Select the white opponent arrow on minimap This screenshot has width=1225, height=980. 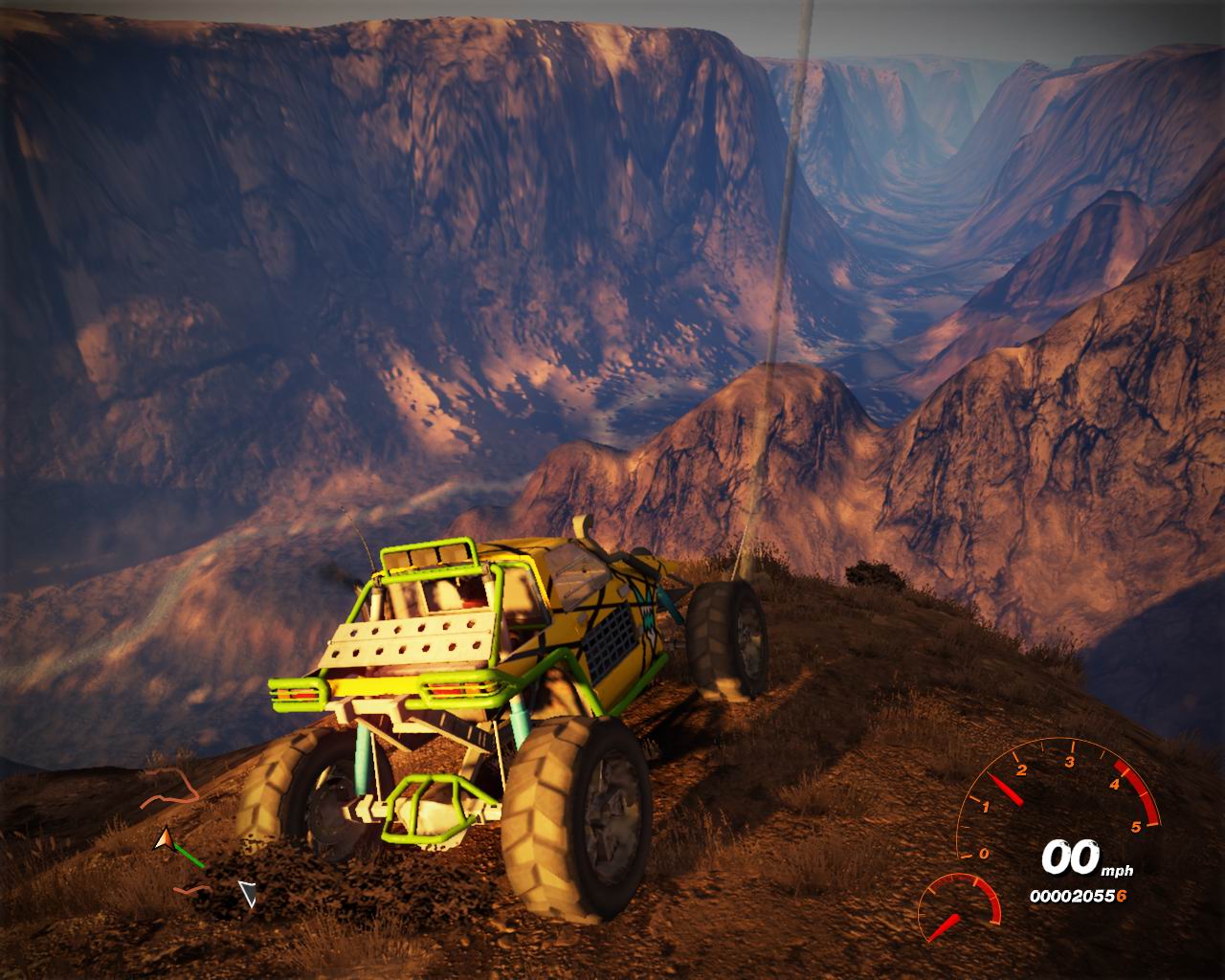tap(248, 894)
